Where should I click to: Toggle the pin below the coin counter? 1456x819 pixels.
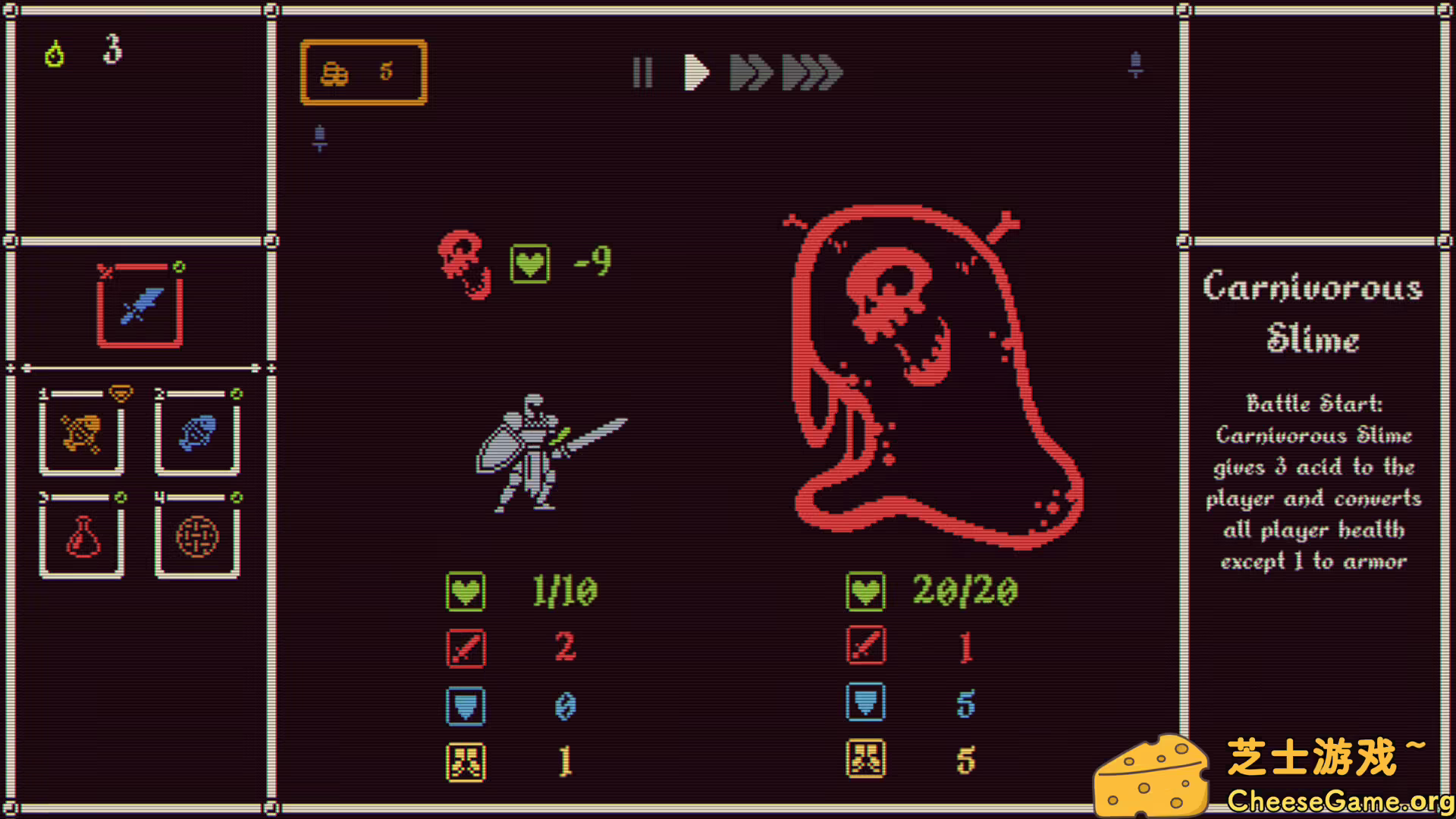319,138
